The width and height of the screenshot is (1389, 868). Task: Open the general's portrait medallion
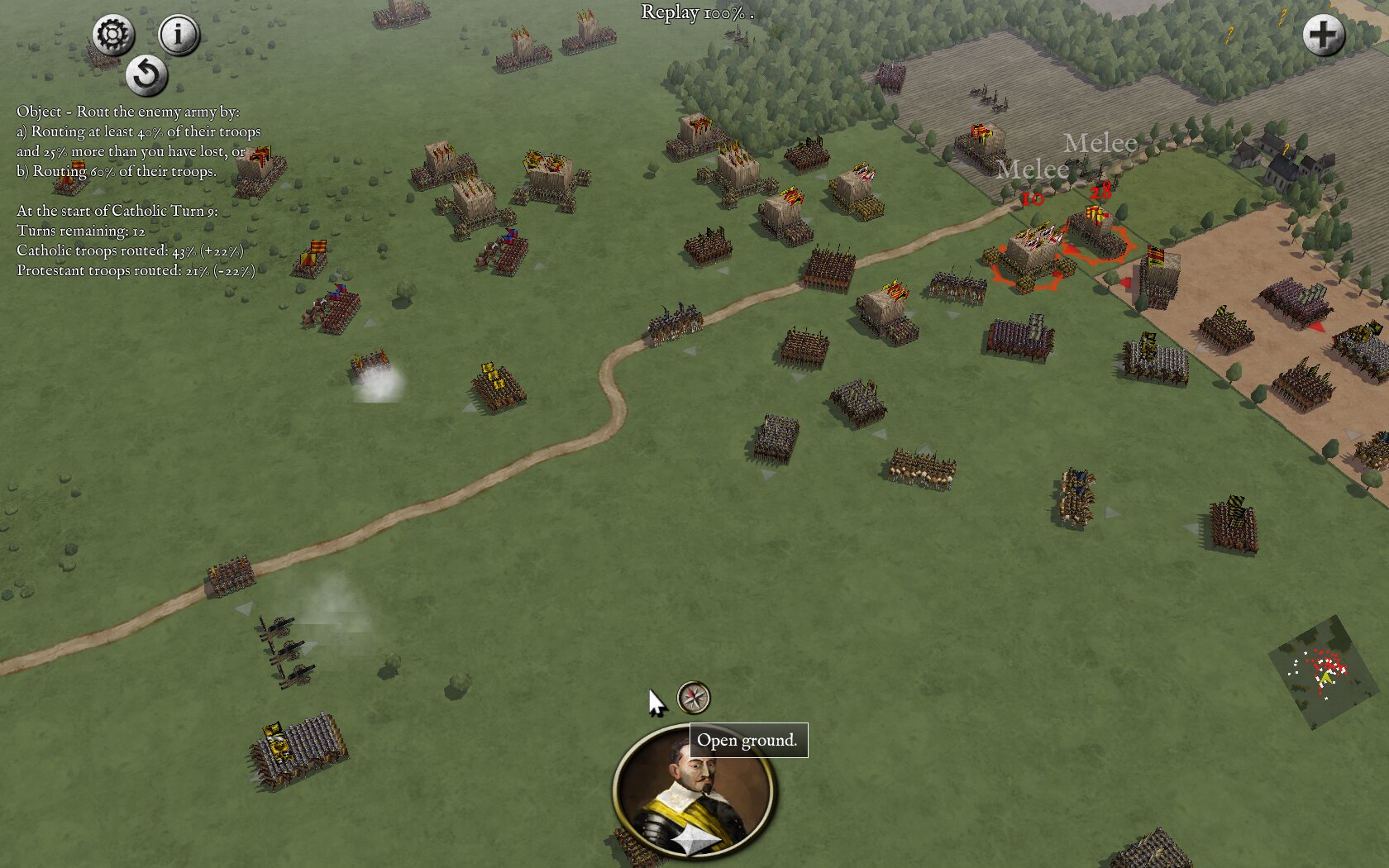(x=693, y=791)
